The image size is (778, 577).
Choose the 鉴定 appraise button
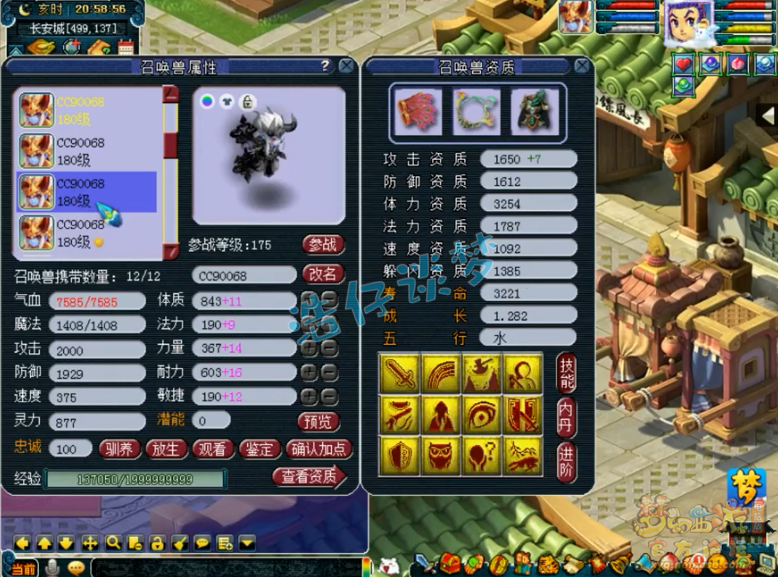click(258, 449)
